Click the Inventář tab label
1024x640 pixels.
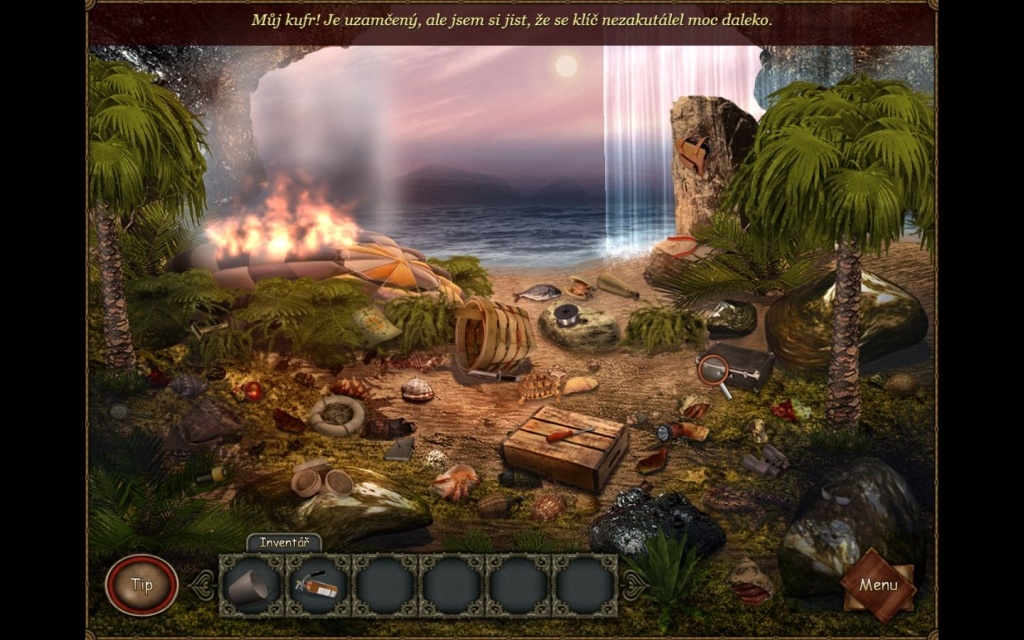(284, 543)
